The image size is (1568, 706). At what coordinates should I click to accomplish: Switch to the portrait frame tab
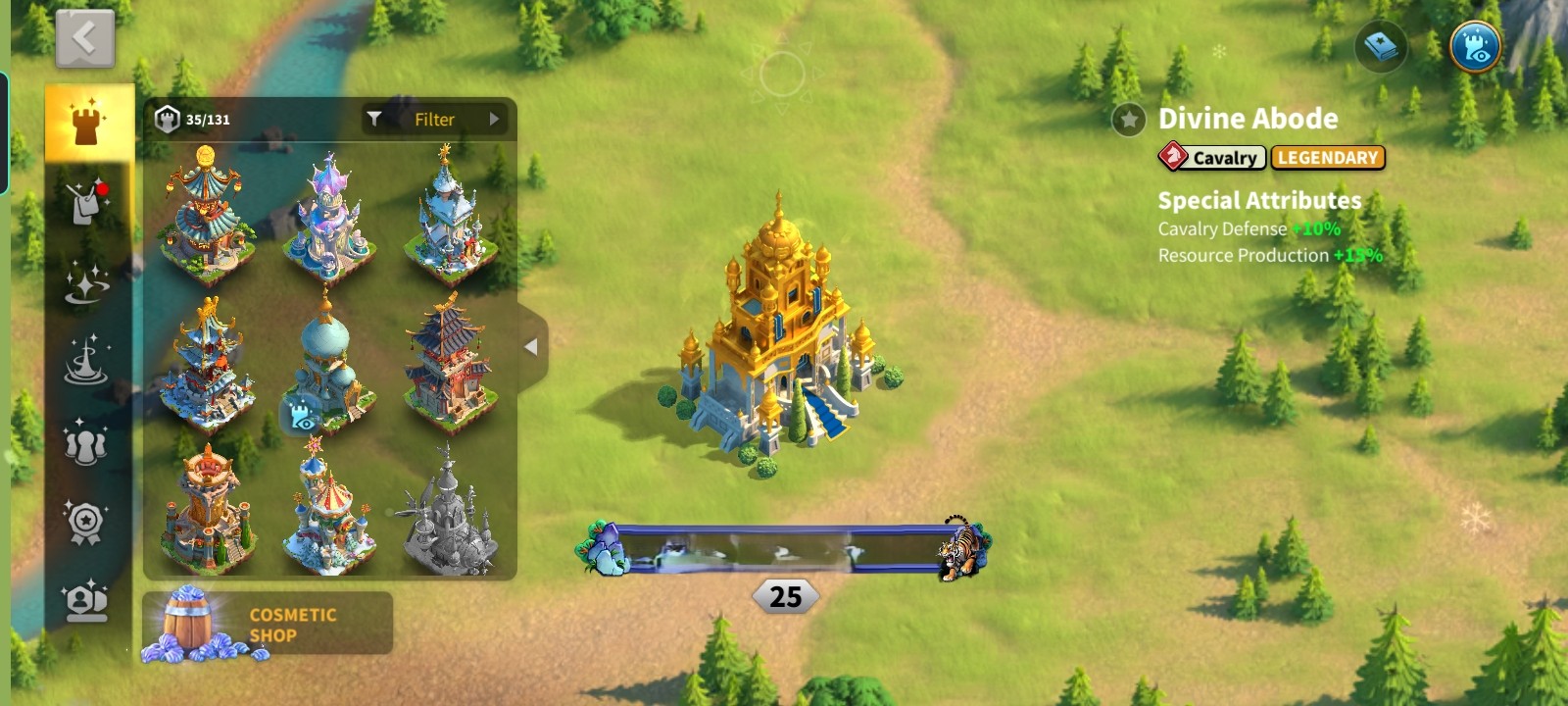[86, 600]
